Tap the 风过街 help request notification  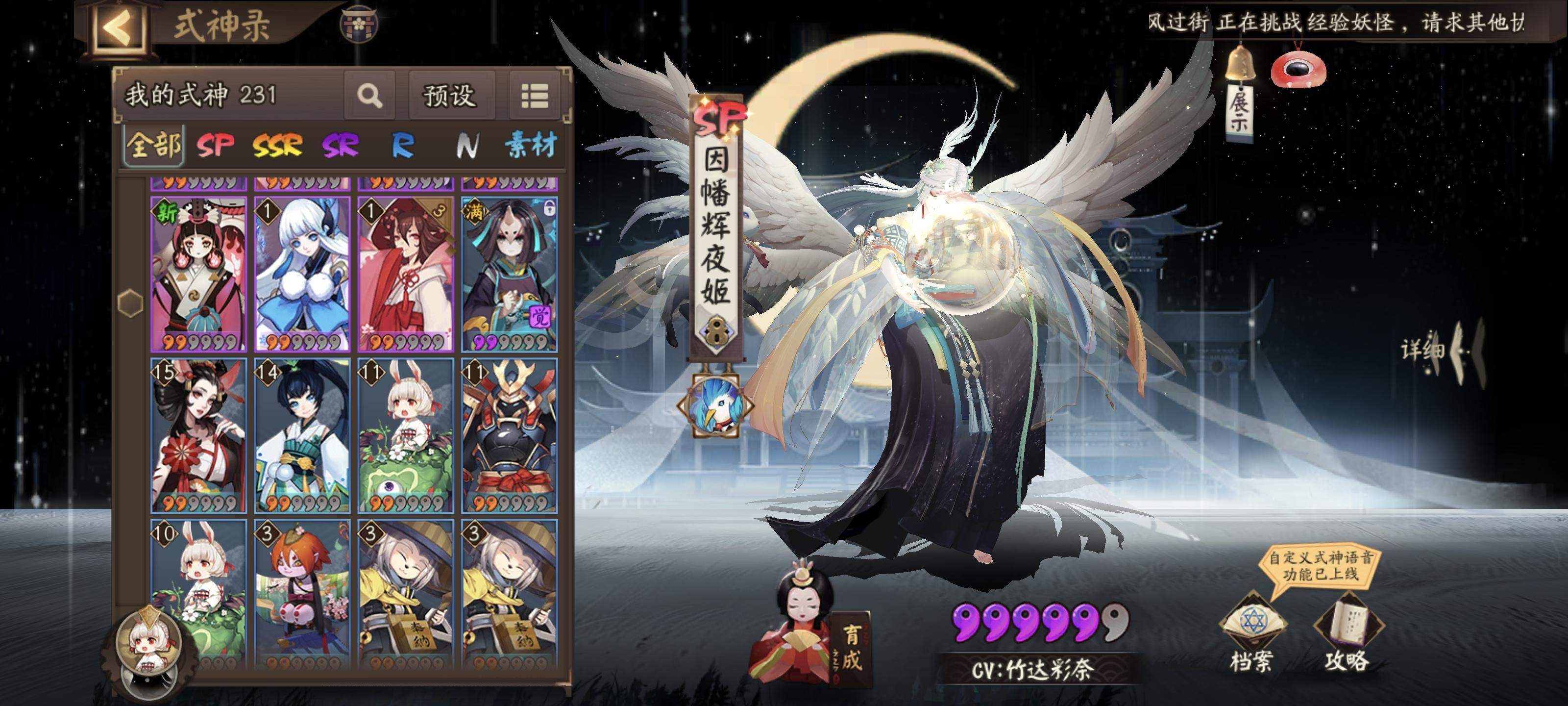[x=1351, y=20]
